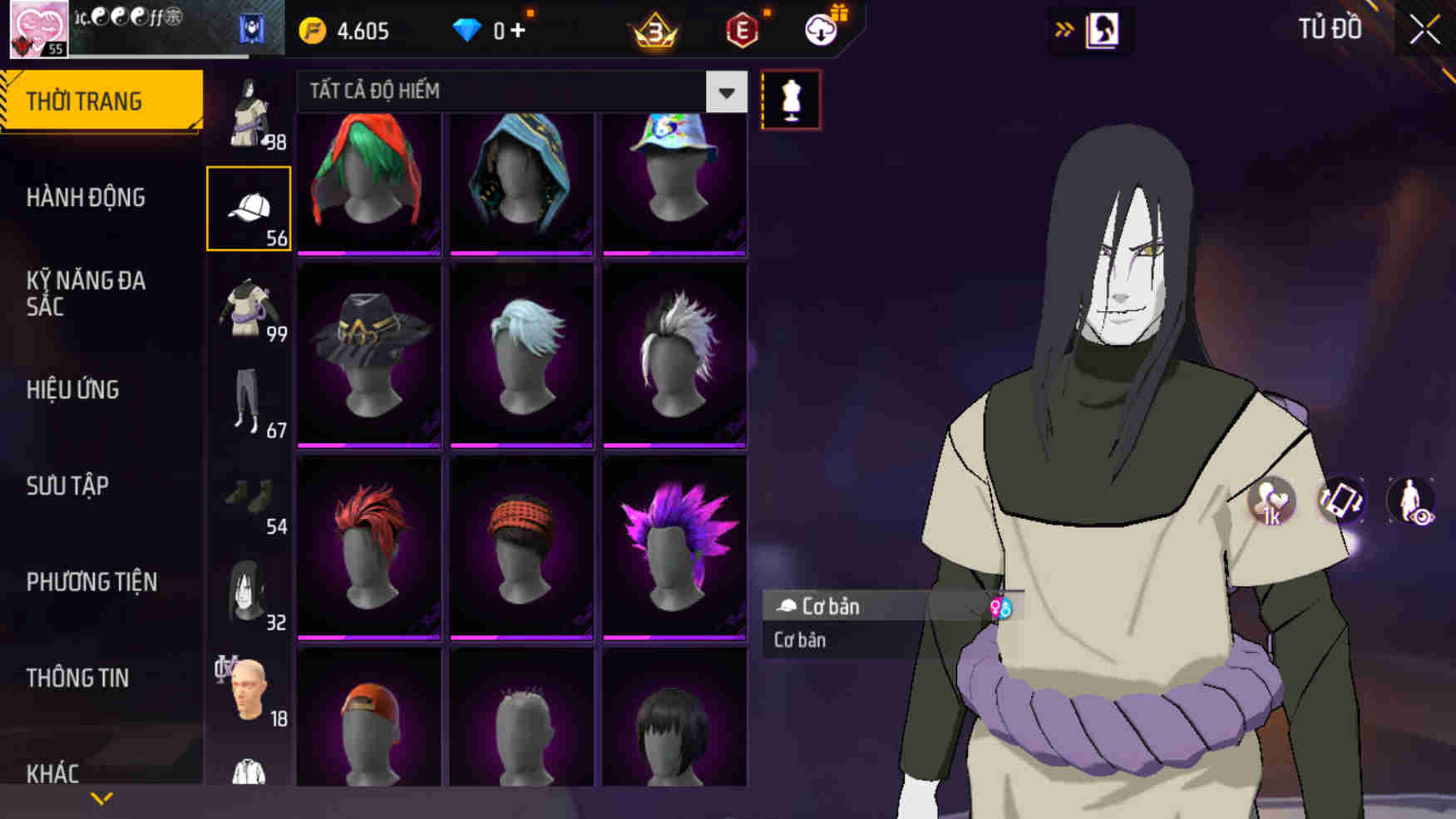Screen dimensions: 1456x819
Task: Click the diamond 0+ top-up button
Action: [491, 29]
